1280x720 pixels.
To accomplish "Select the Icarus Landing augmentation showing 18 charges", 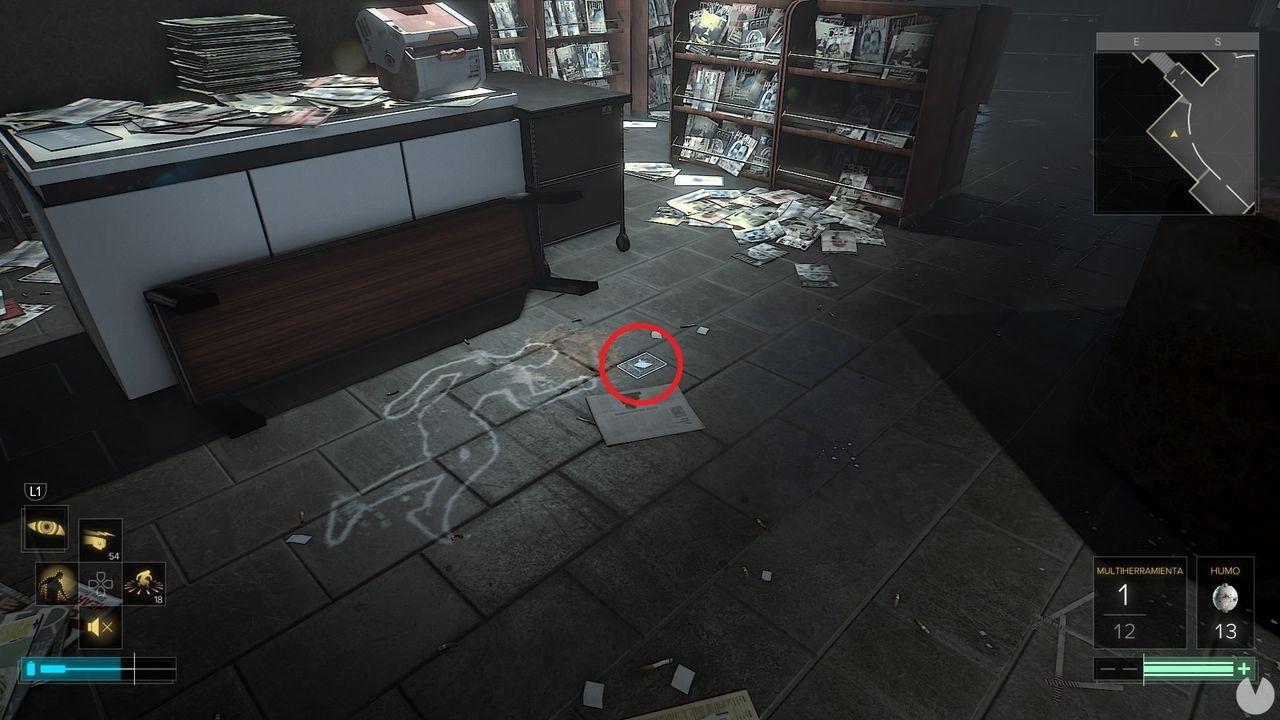I will pos(143,582).
